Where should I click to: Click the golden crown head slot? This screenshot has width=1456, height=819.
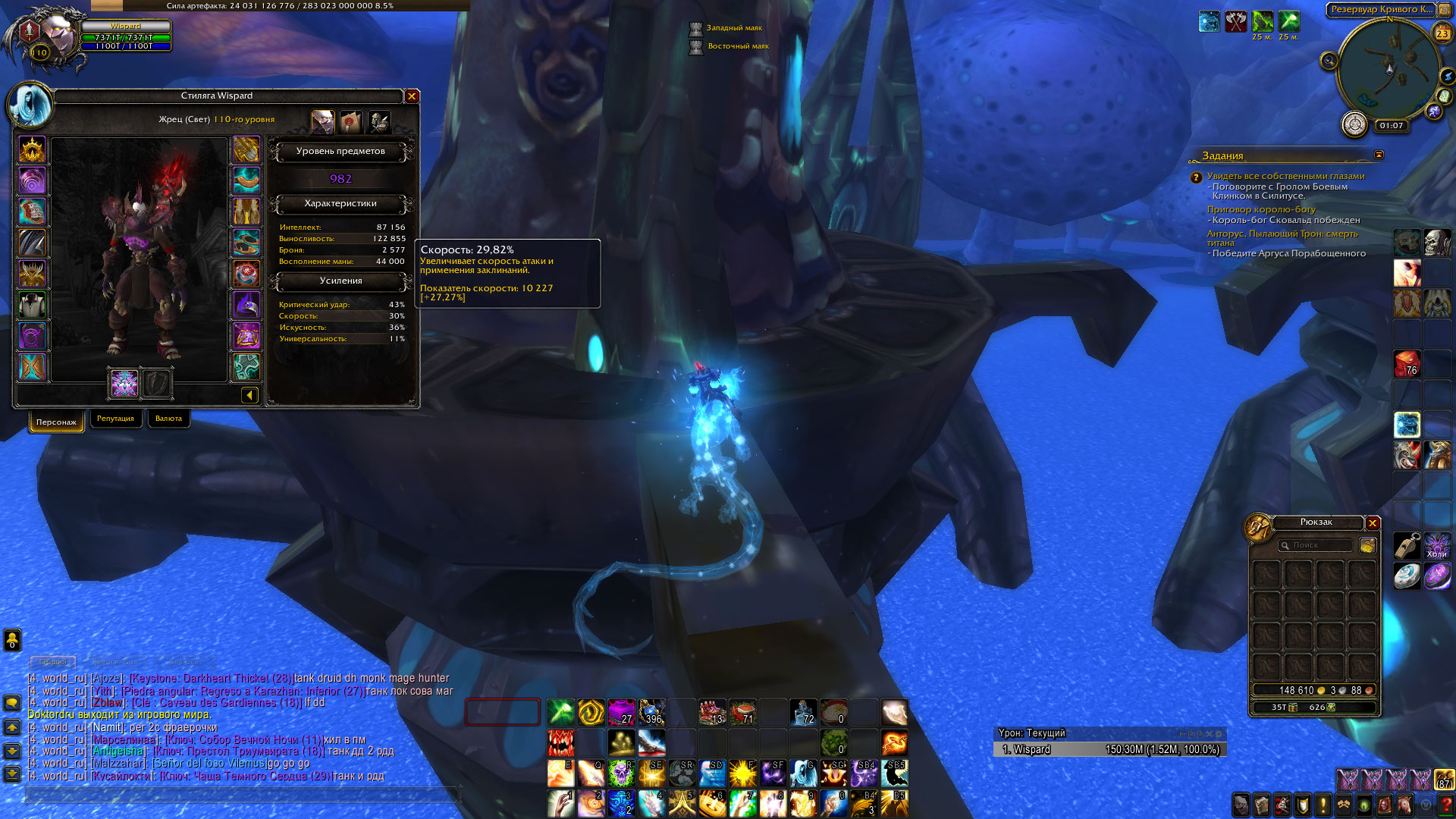[x=32, y=150]
